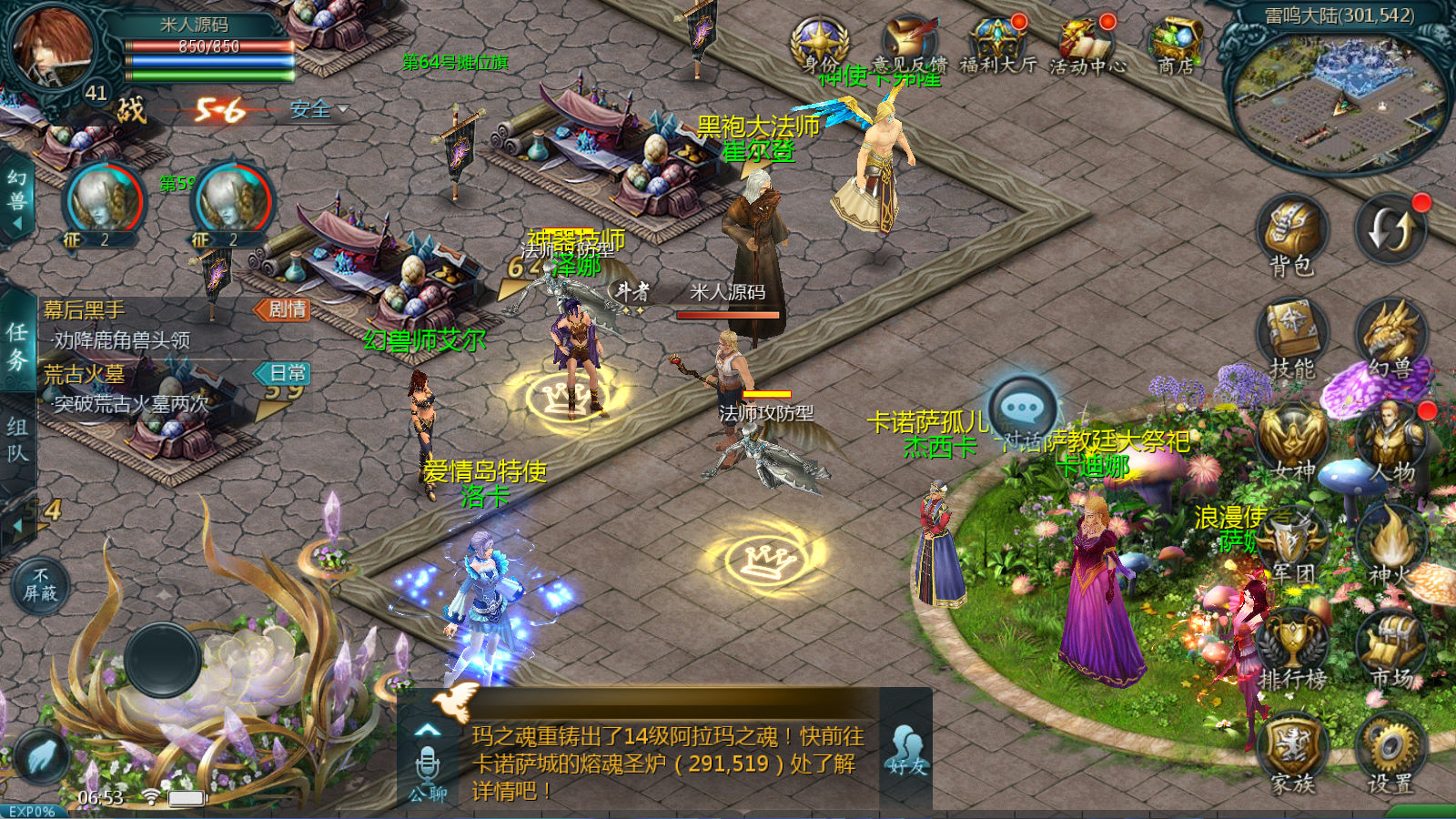
Task: Open the 活动中心 activity center
Action: point(1087,44)
